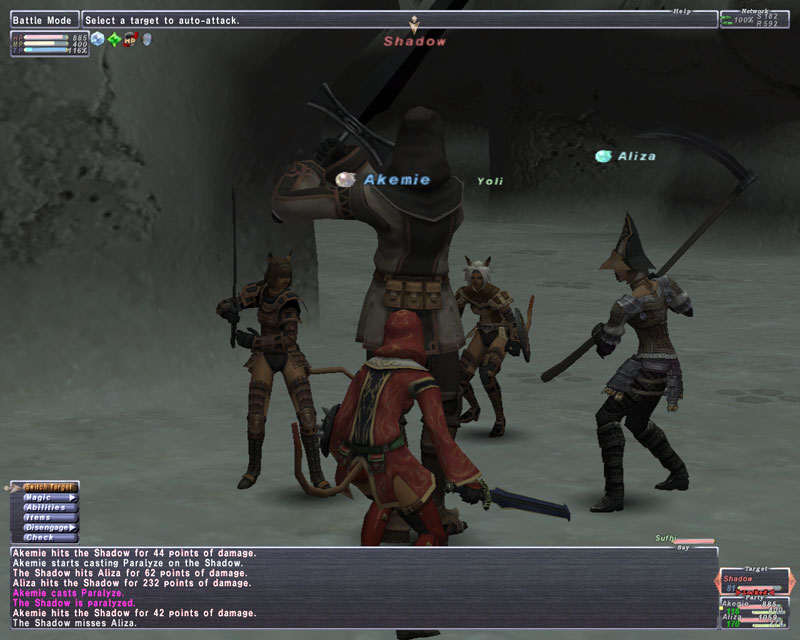Click the HP status effect icon
Viewport: 800px width, 640px height.
[129, 40]
